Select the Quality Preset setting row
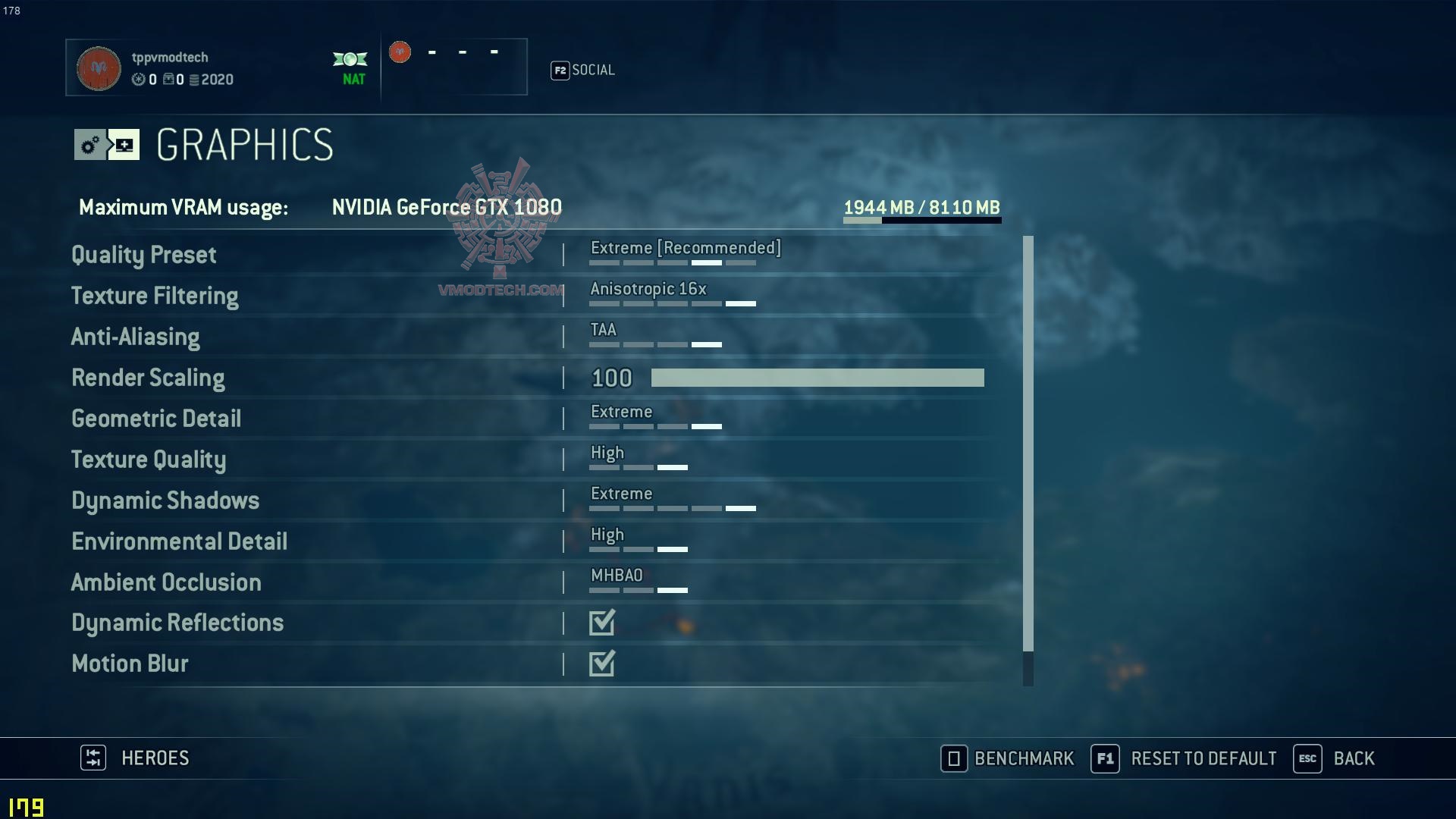The width and height of the screenshot is (1456, 819). click(x=143, y=255)
